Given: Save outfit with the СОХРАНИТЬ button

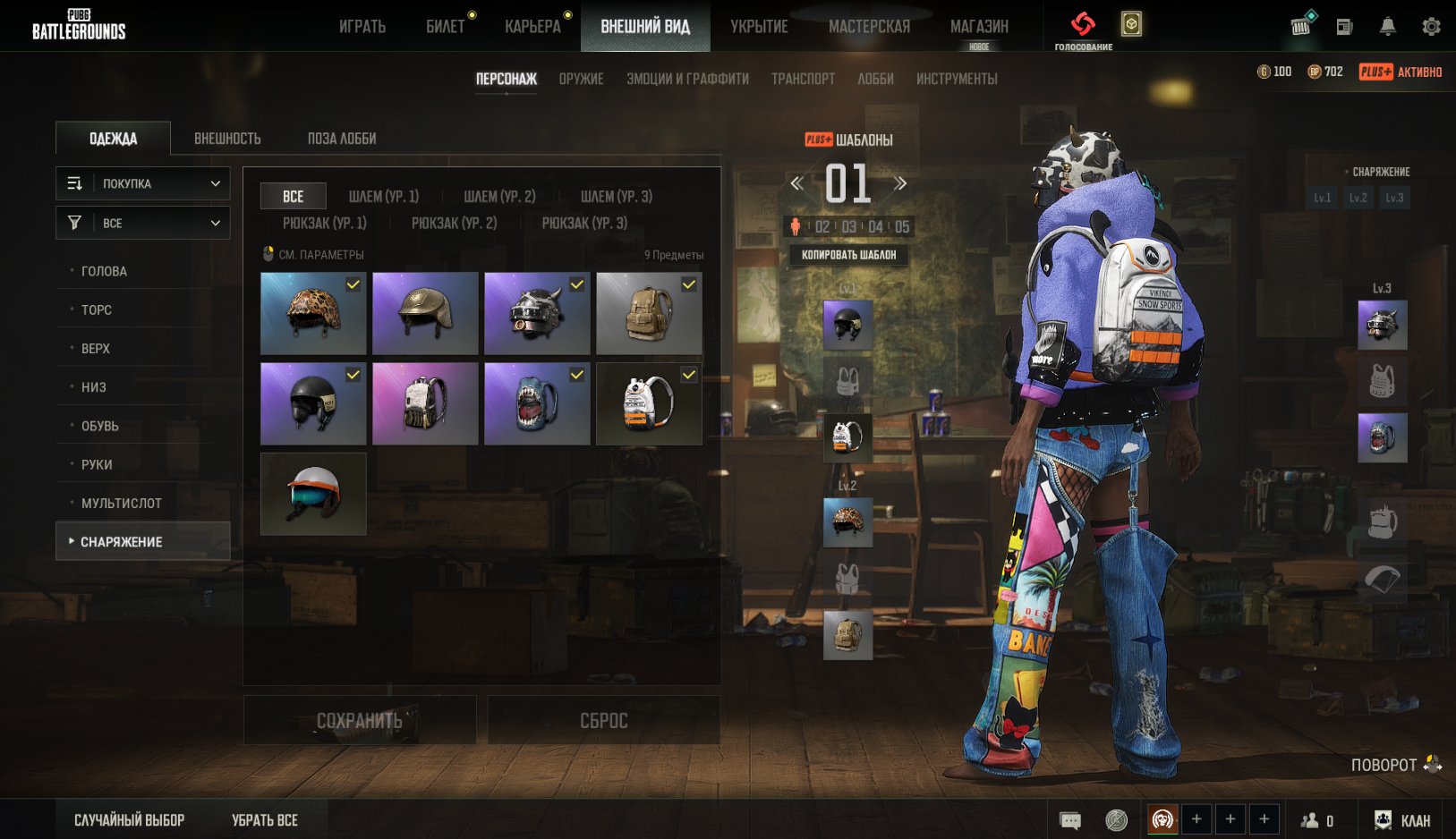Looking at the screenshot, I should pos(360,720).
